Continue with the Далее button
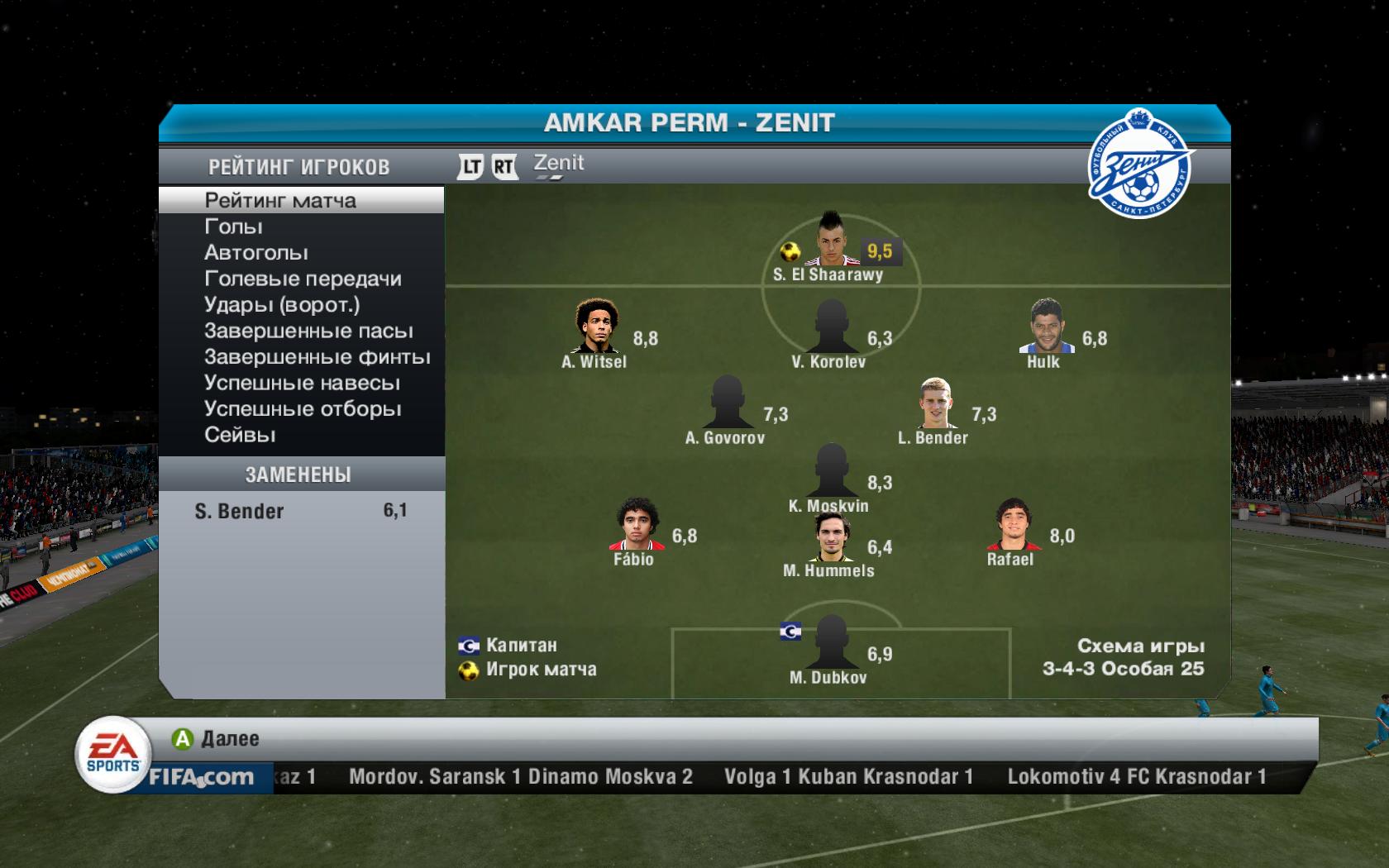 217,738
